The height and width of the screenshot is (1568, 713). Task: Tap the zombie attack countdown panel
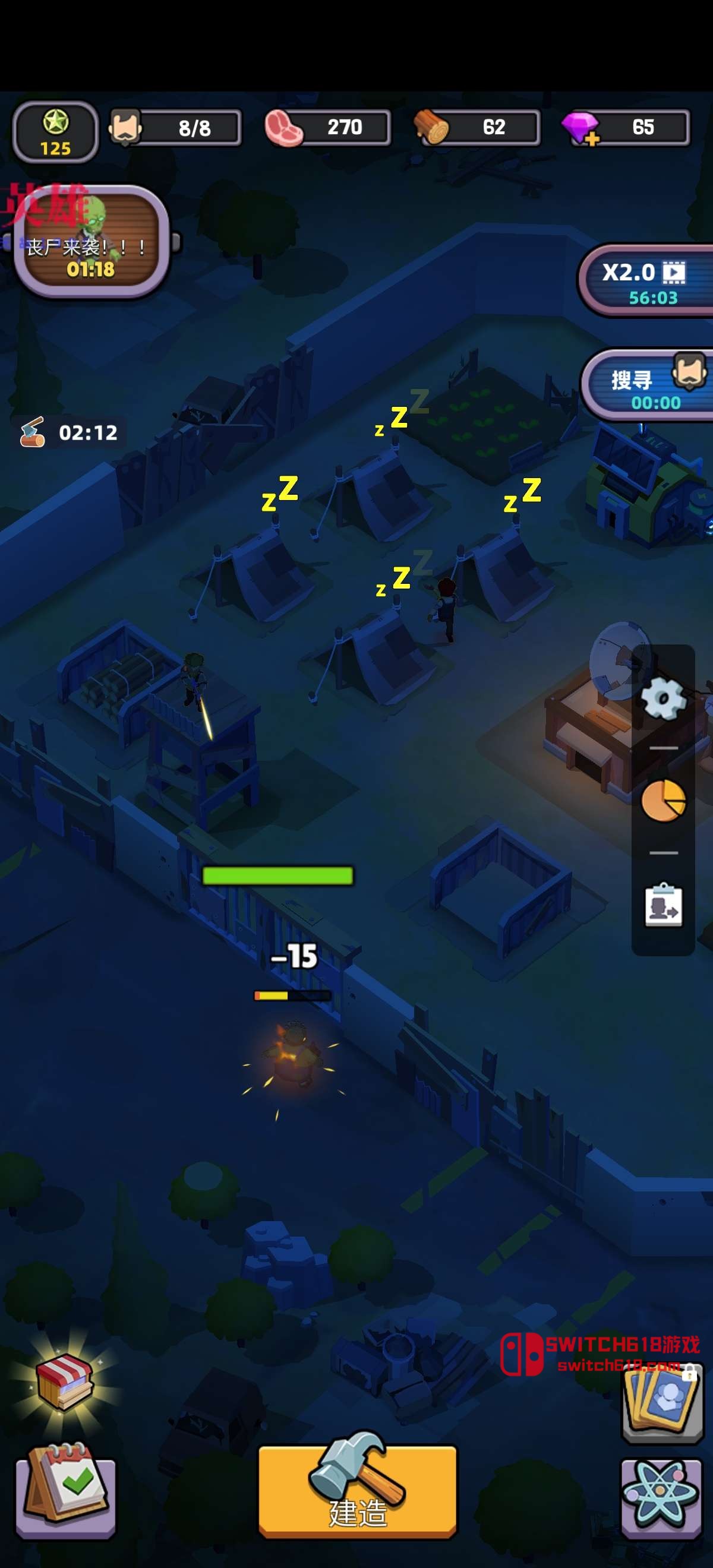92,242
